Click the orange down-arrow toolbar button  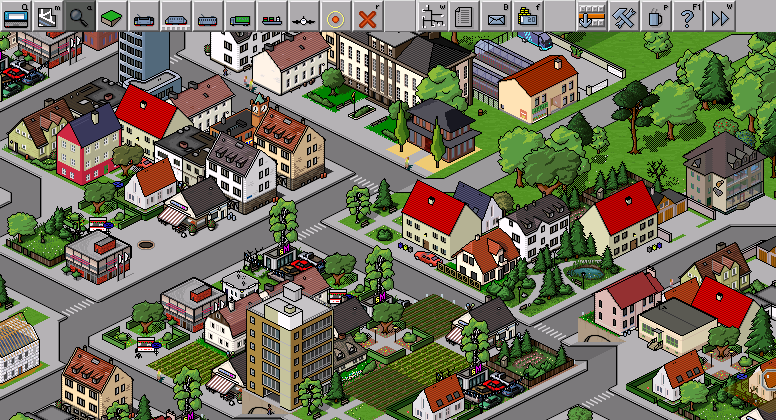592,16
